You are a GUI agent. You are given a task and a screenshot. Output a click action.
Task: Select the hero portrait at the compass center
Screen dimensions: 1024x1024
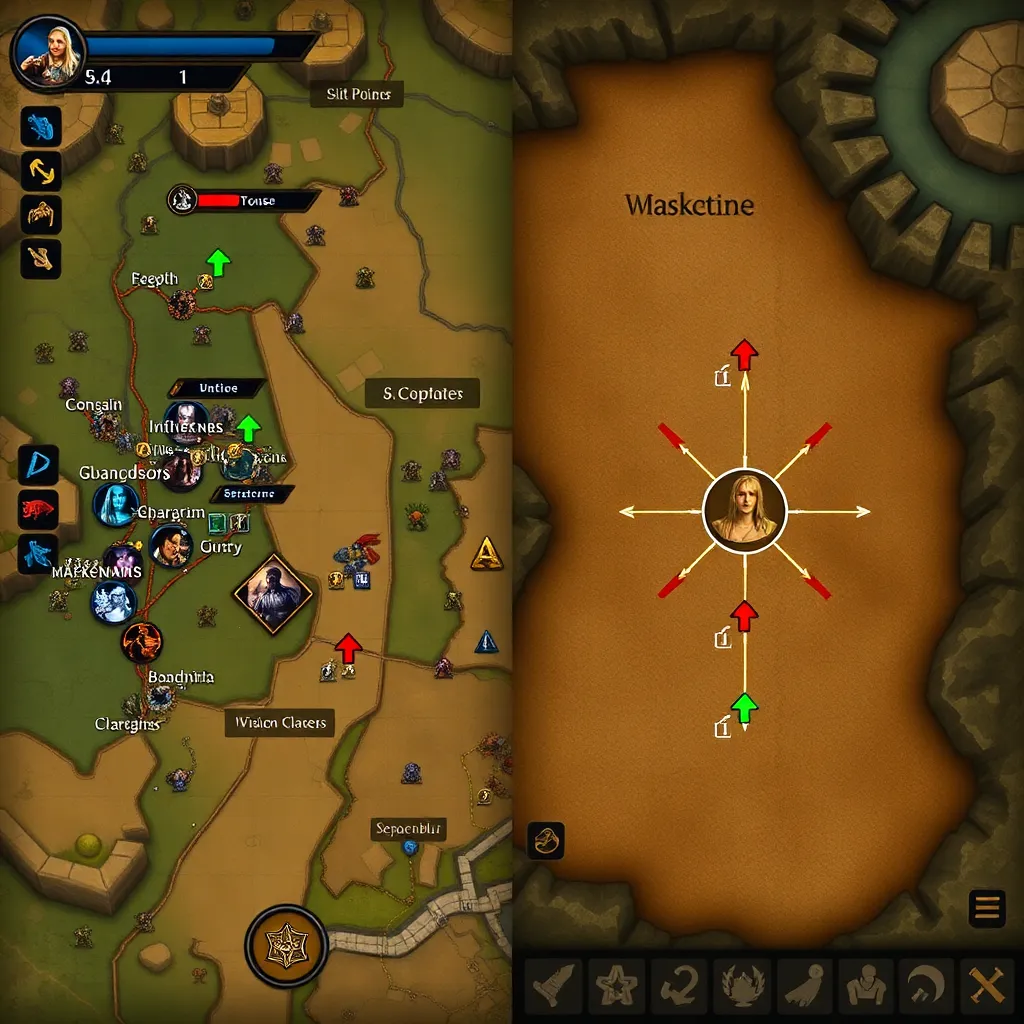(744, 510)
